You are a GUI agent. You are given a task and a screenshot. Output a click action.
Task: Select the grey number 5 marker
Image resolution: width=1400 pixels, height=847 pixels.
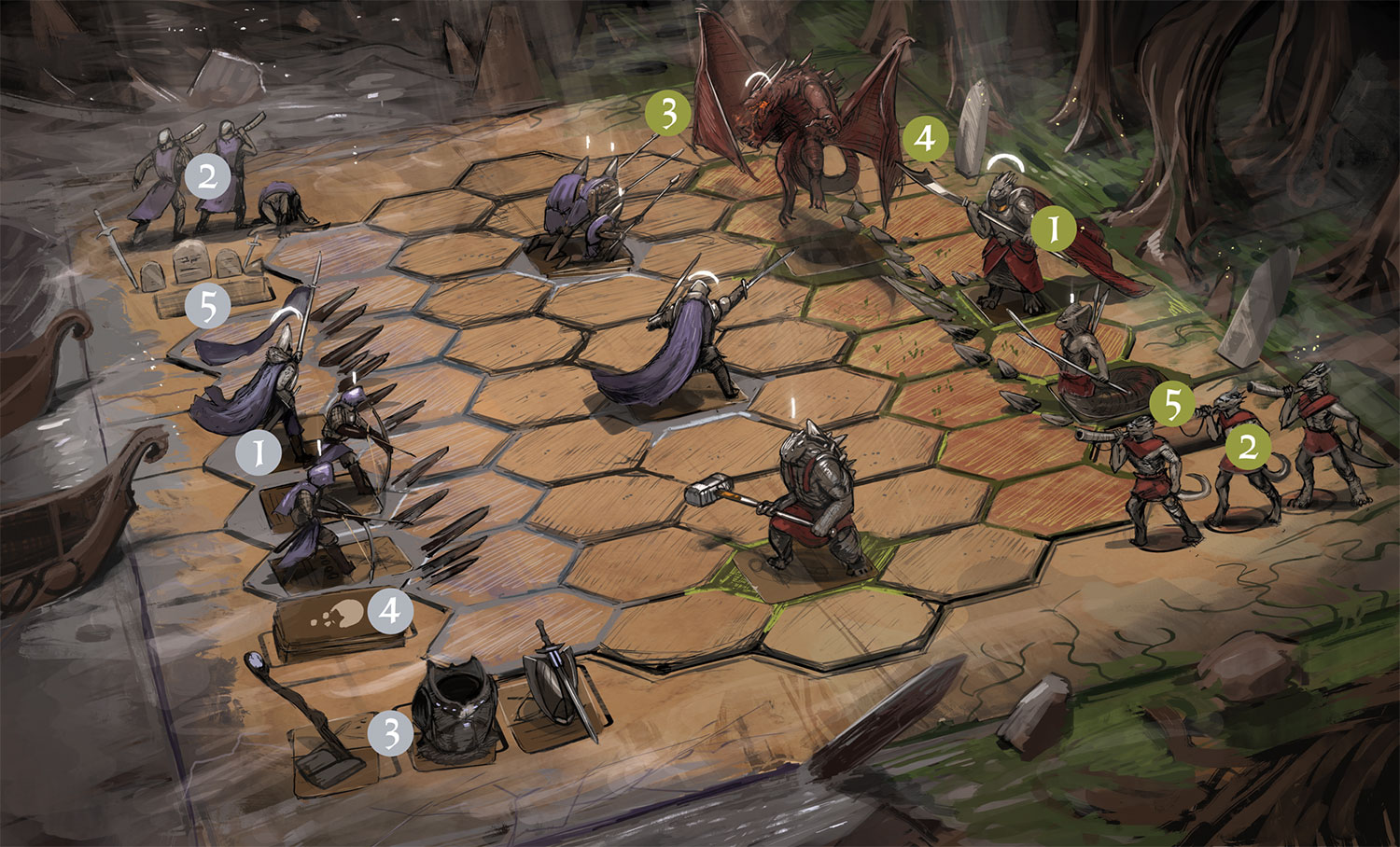pos(207,305)
